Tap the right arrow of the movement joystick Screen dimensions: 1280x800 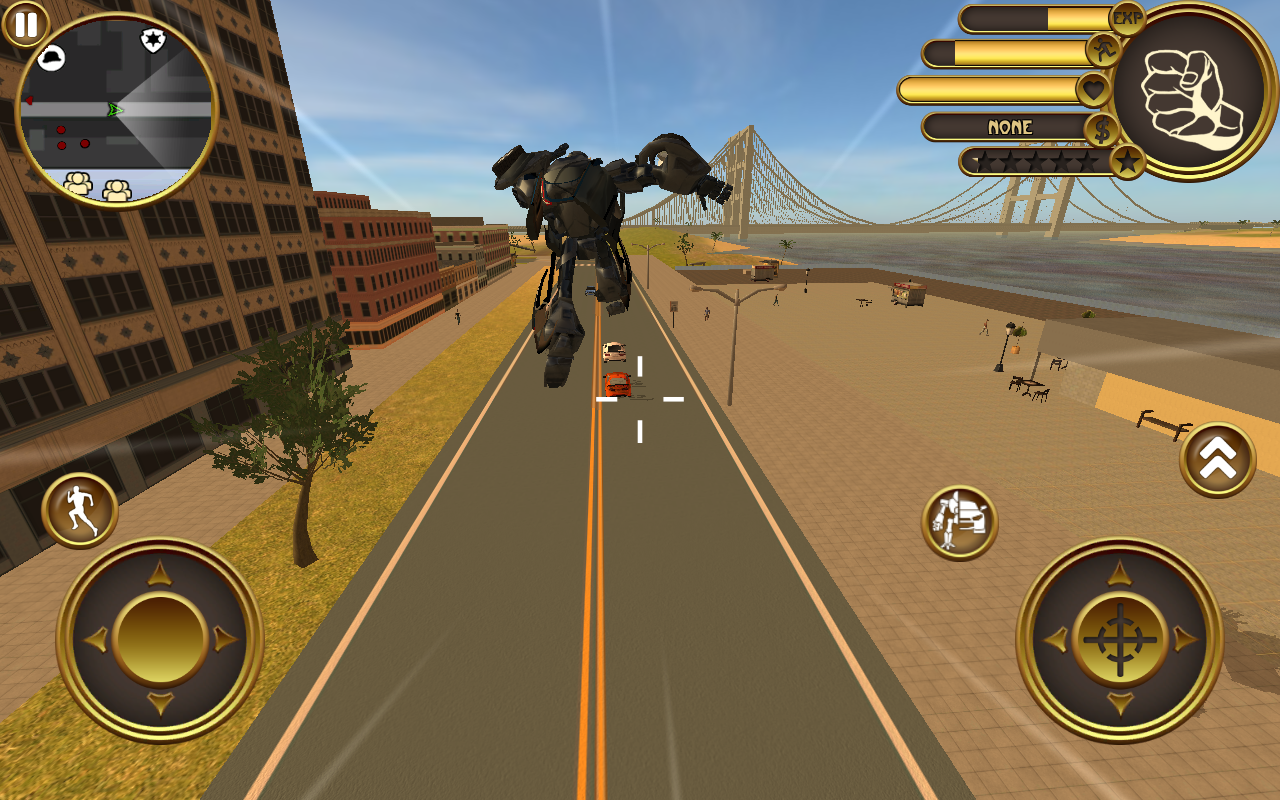tap(222, 637)
